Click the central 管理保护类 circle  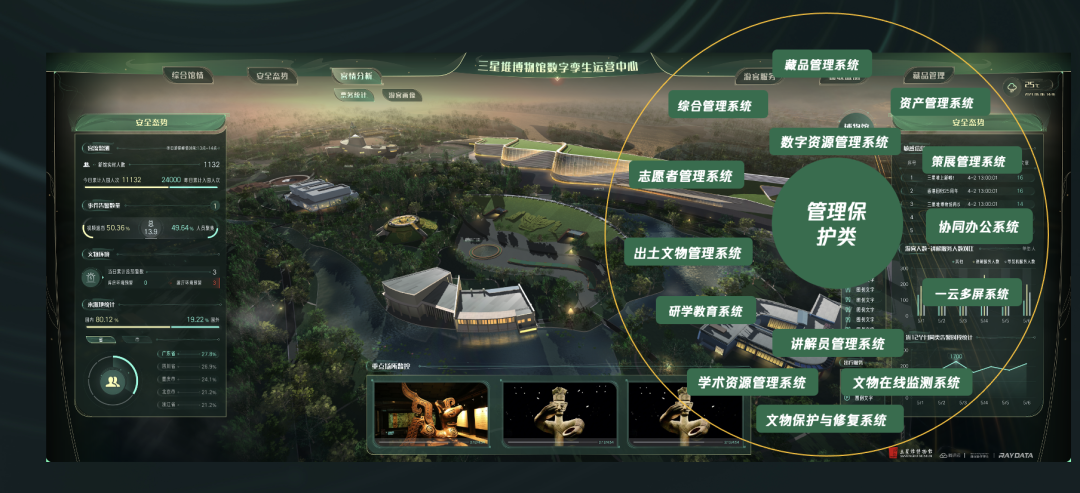[x=831, y=222]
